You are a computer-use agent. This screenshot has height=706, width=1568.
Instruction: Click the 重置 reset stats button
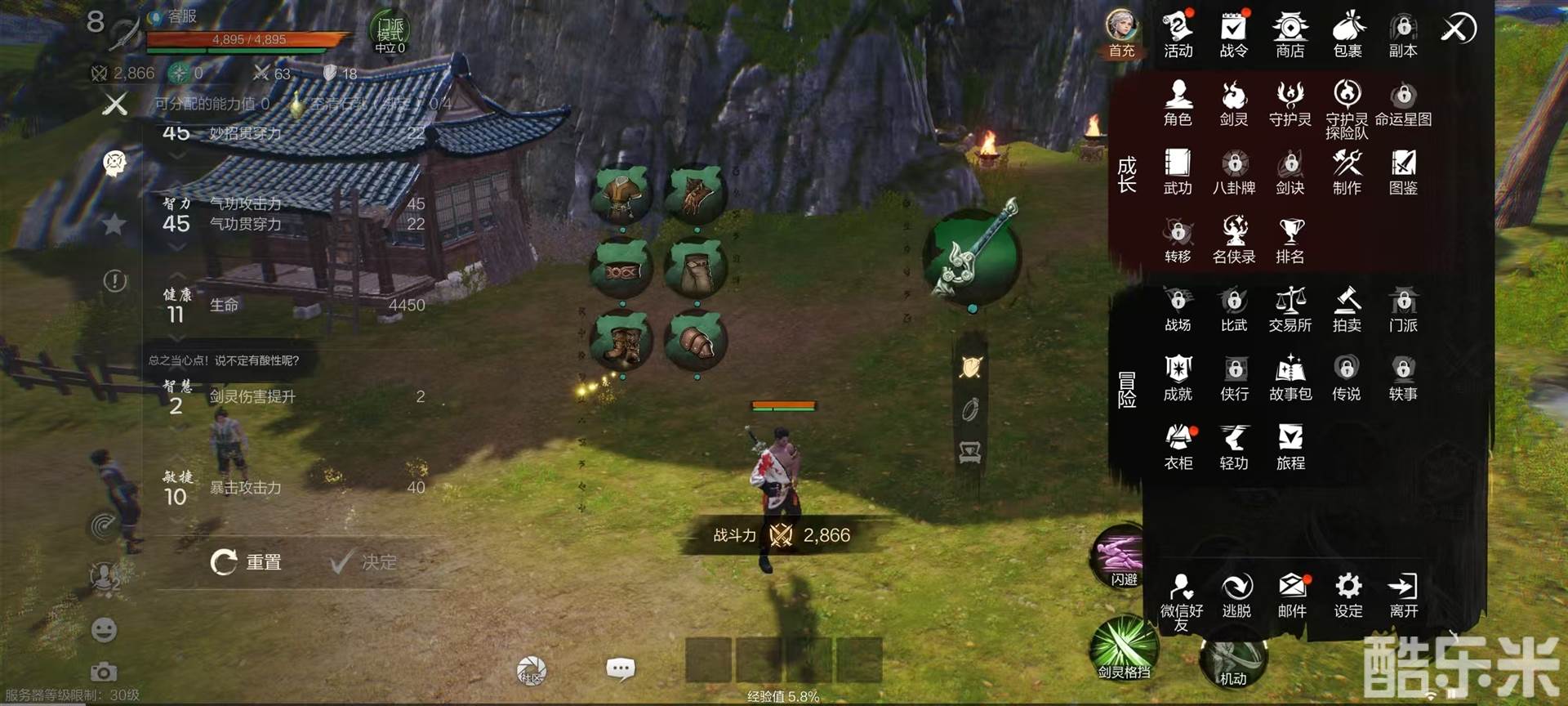point(247,562)
